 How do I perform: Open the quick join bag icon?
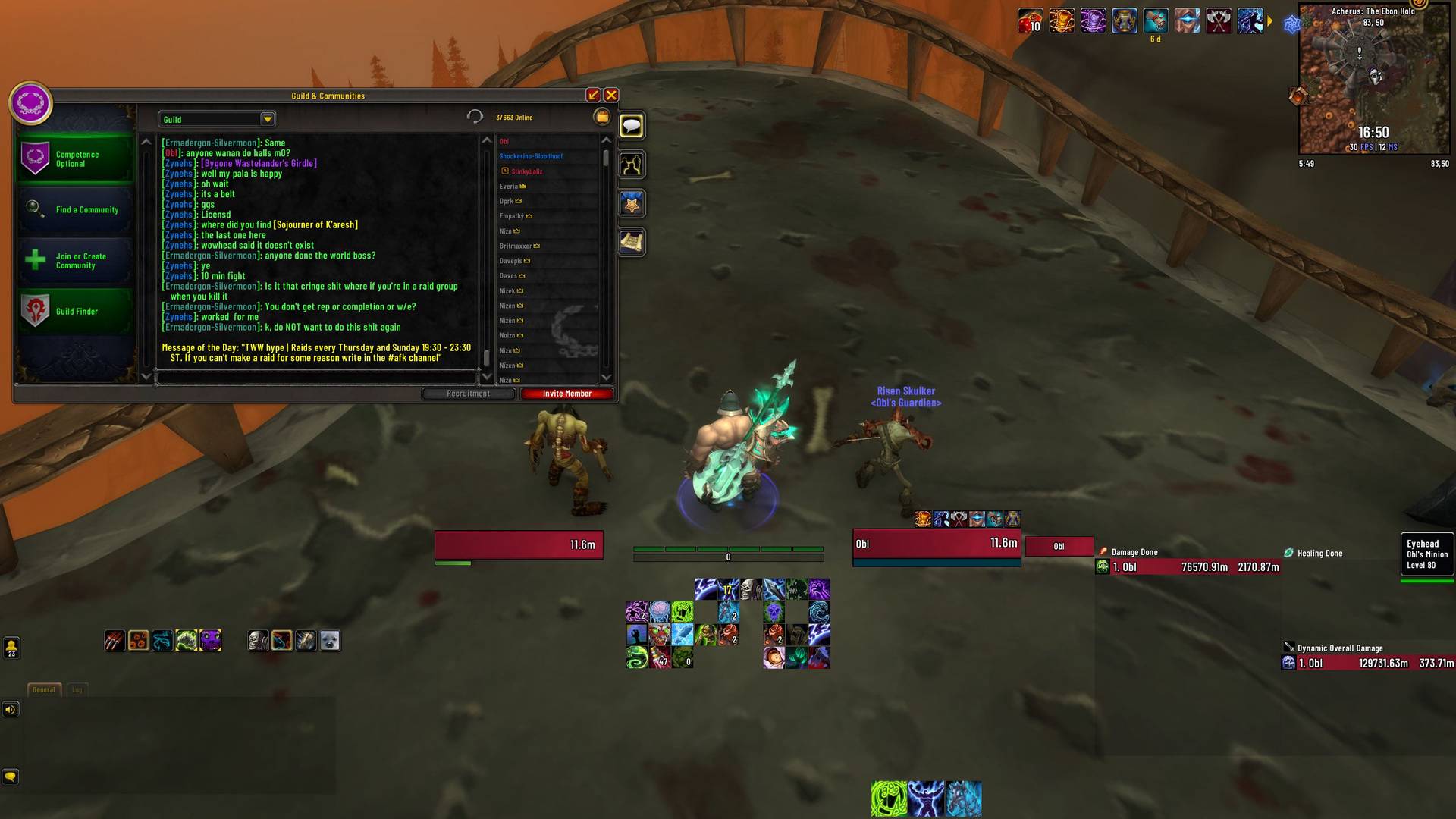(601, 116)
